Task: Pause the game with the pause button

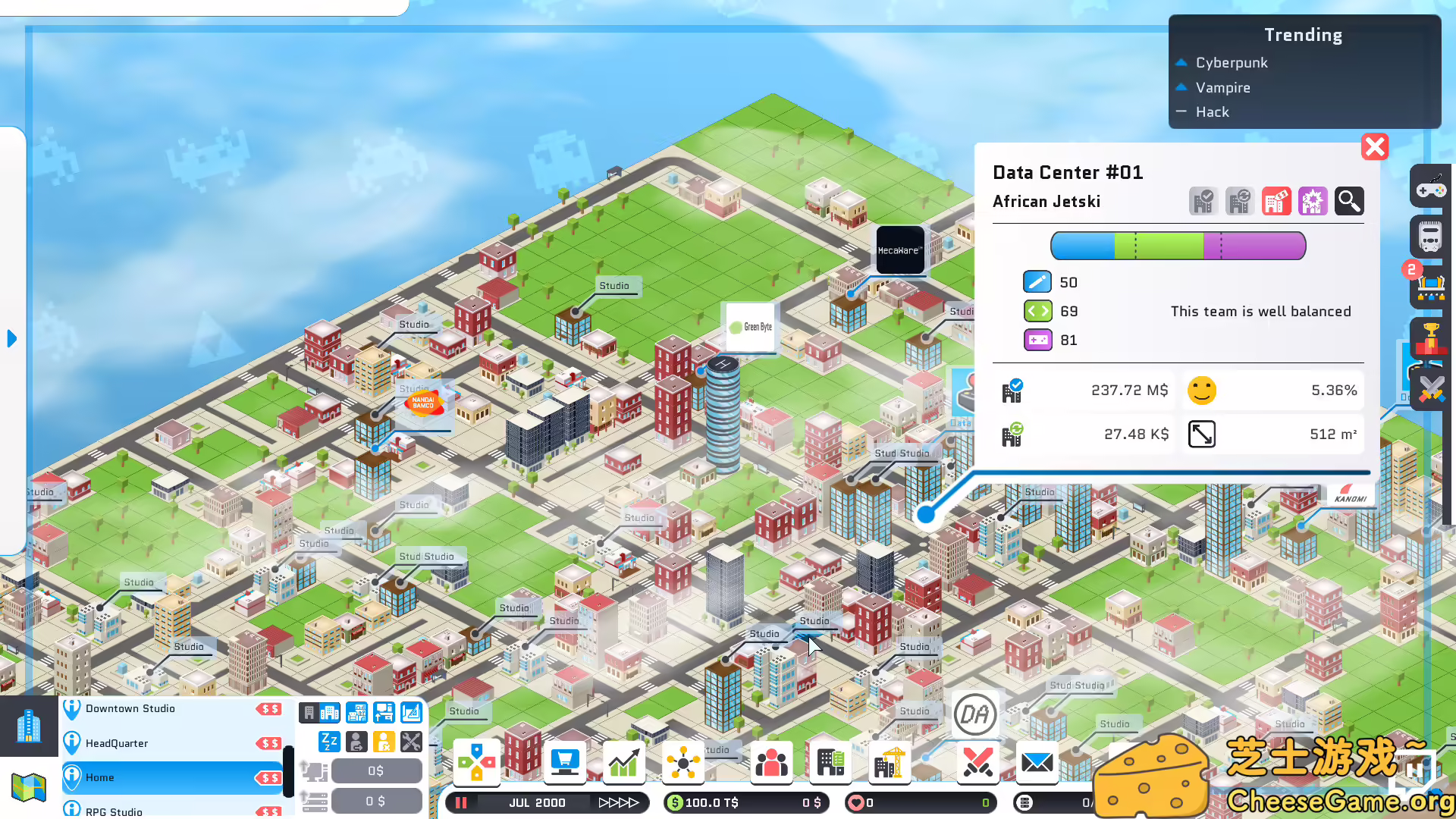Action: [x=460, y=802]
